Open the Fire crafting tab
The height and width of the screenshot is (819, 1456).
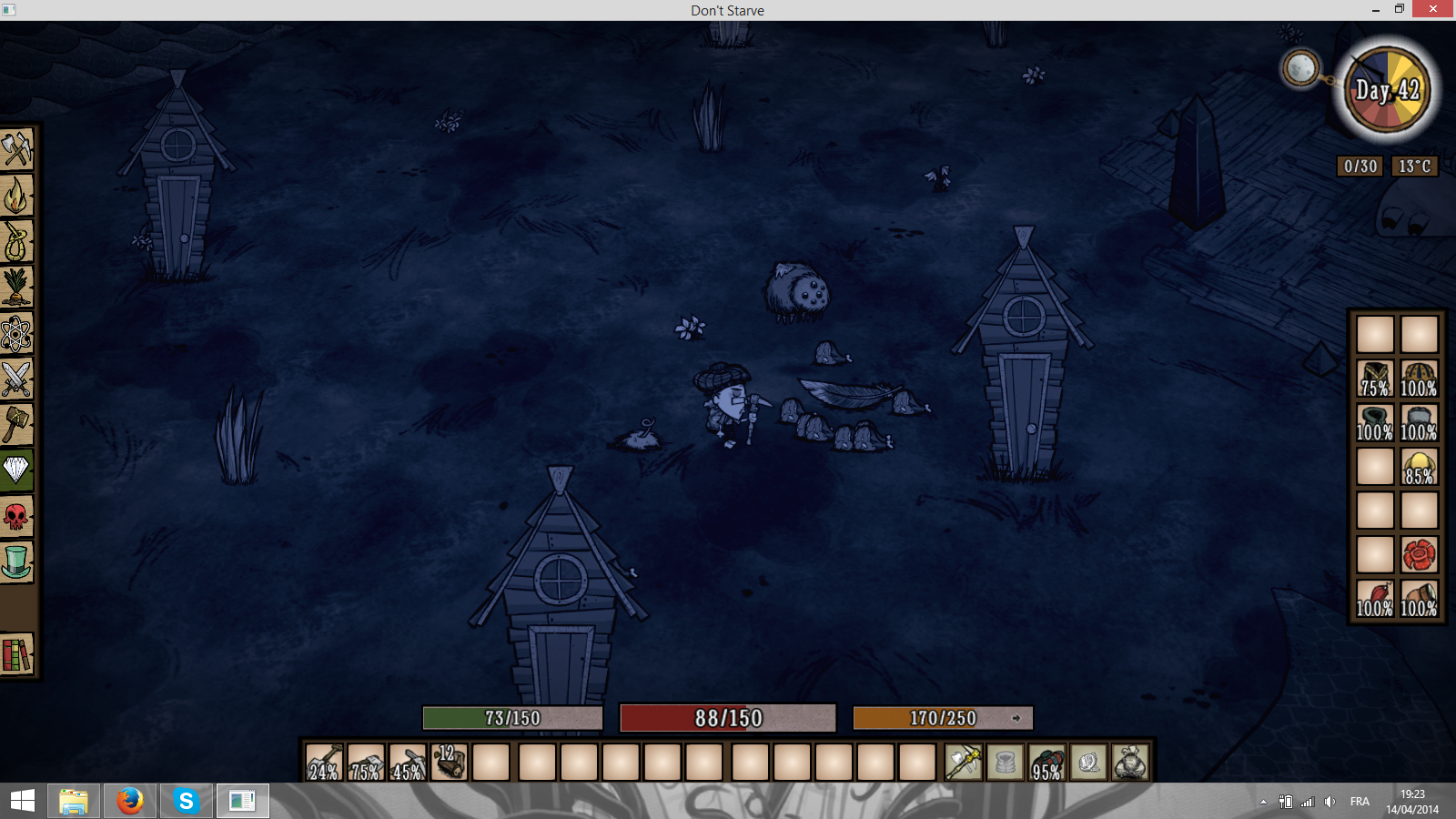[16, 195]
